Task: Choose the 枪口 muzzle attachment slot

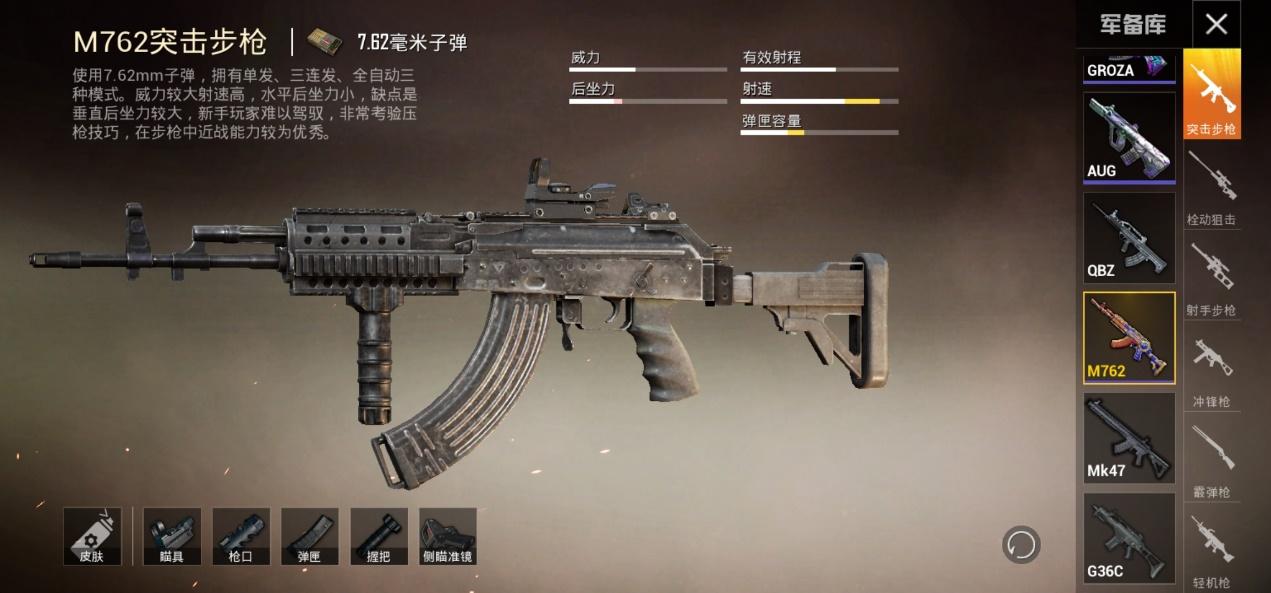Action: pyautogui.click(x=241, y=536)
